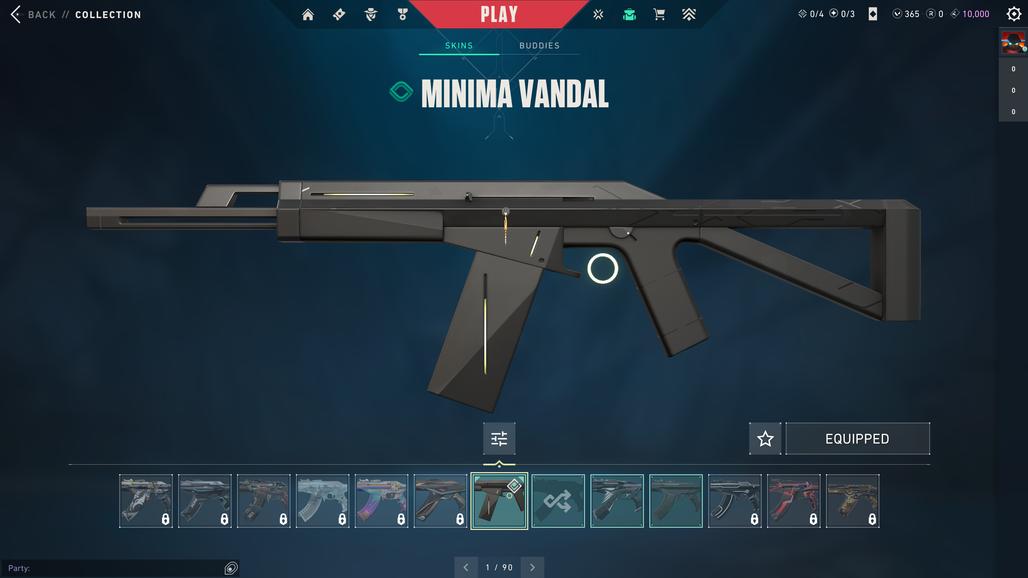Image resolution: width=1028 pixels, height=578 pixels.
Task: Open the skin filter sliders button
Action: coord(499,439)
